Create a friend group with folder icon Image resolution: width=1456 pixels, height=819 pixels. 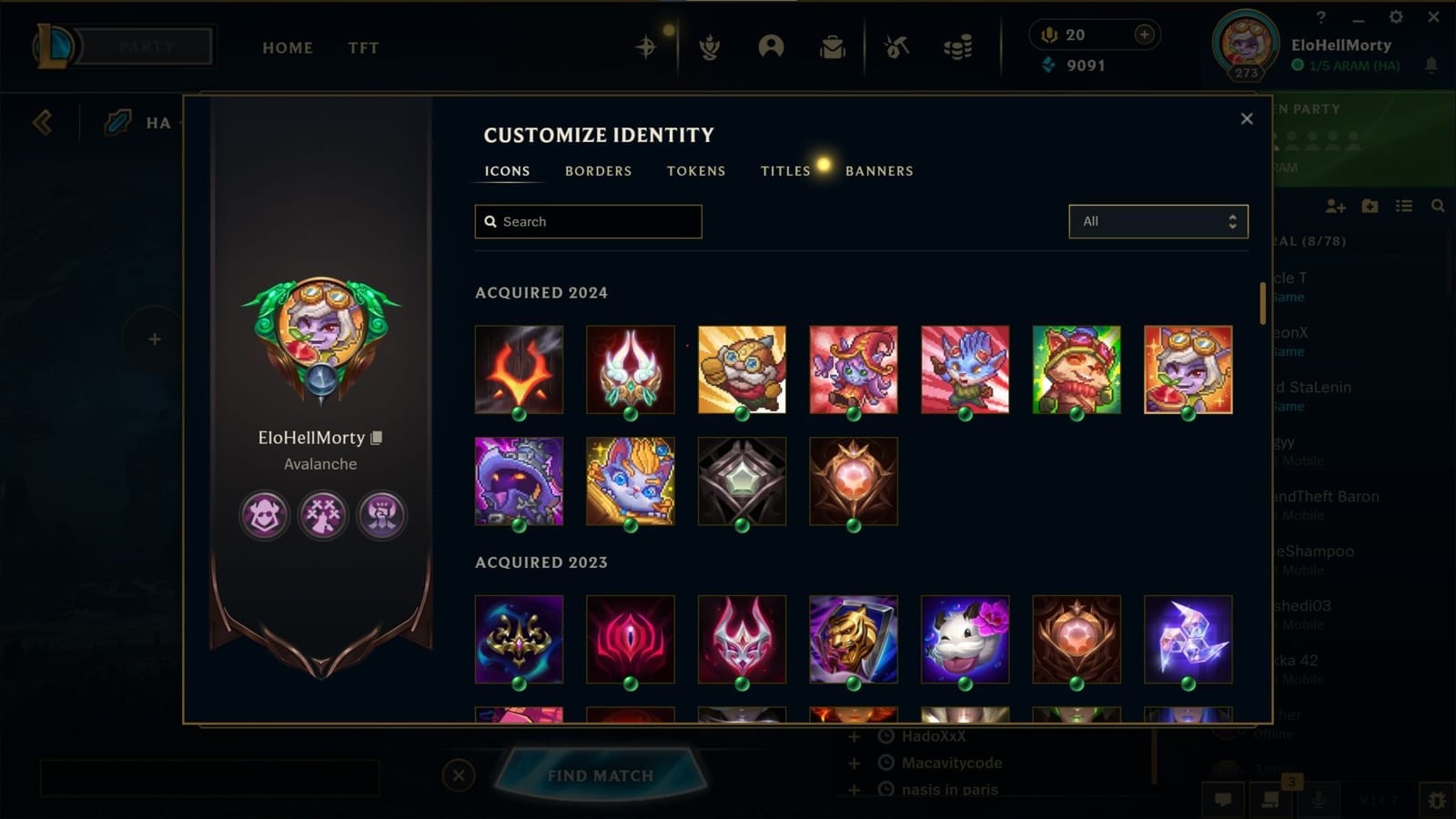click(1370, 207)
